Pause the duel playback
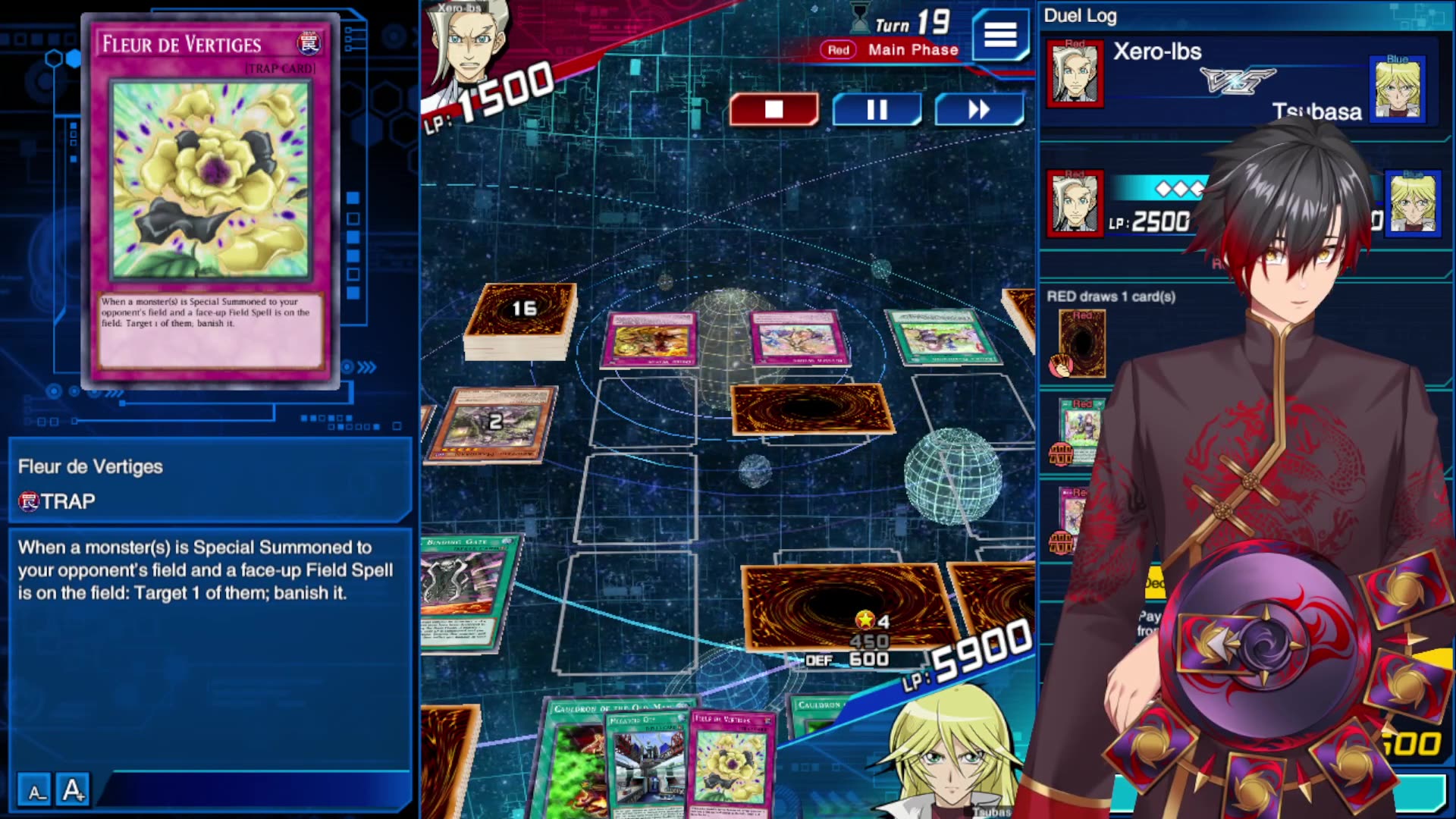This screenshot has height=819, width=1456. point(877,110)
